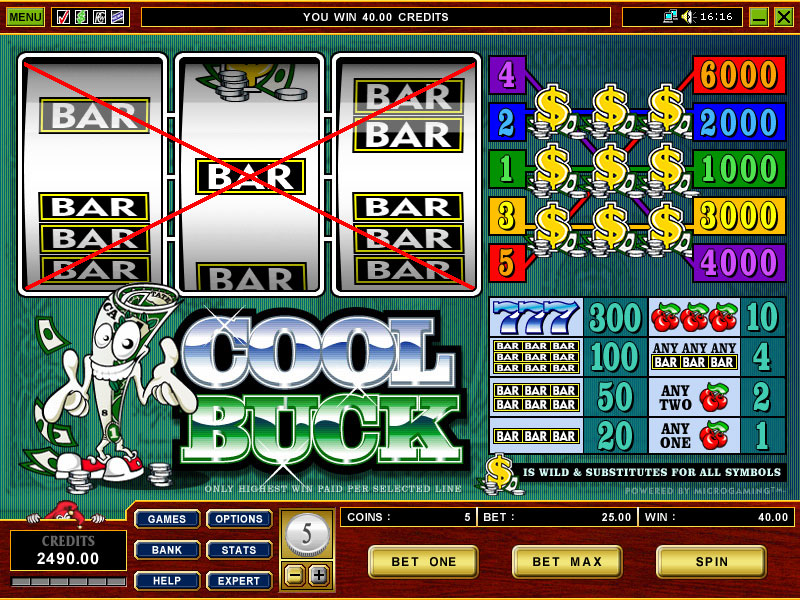Click the silver 5 coin
The width and height of the screenshot is (800, 600).
306,535
